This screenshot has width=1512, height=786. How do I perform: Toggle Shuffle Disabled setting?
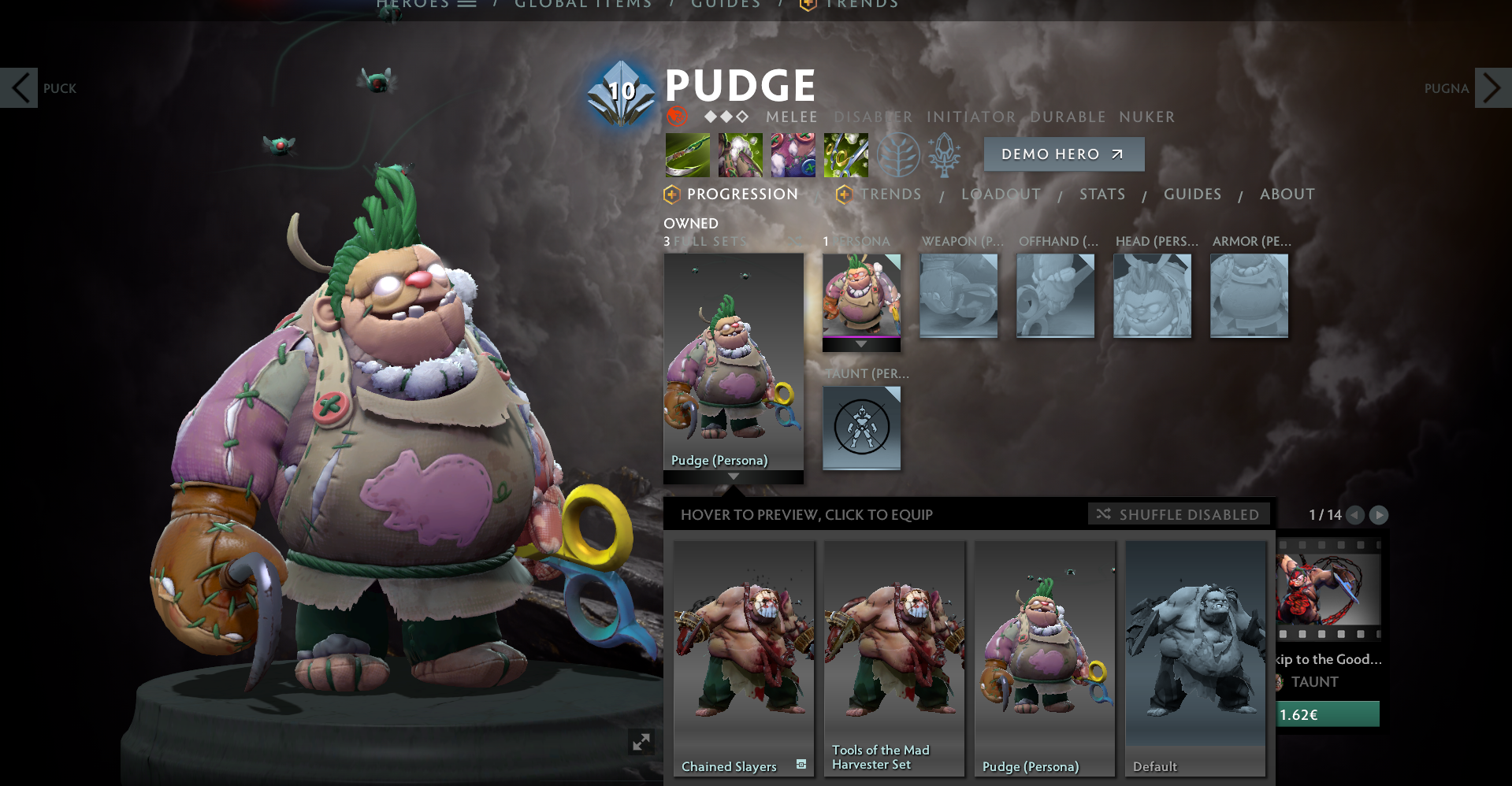click(1178, 513)
